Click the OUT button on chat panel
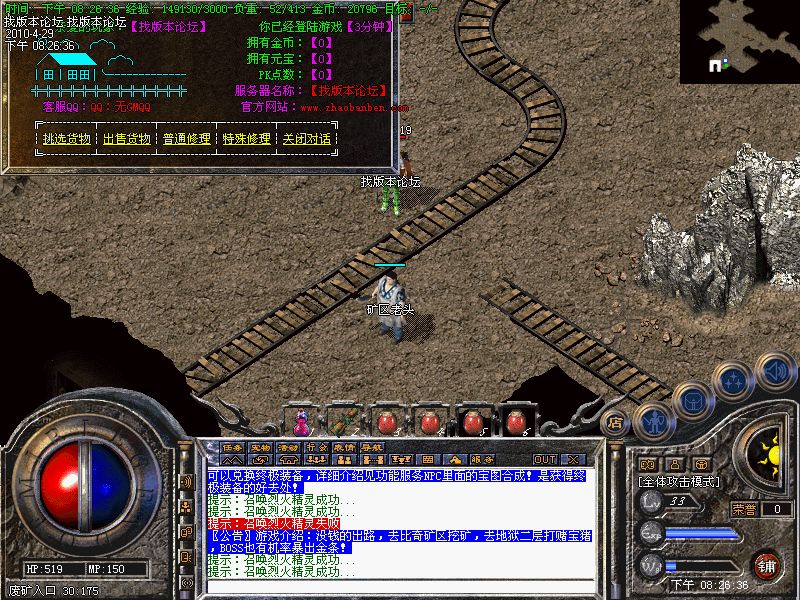Viewport: 800px width, 600px height. click(x=545, y=459)
